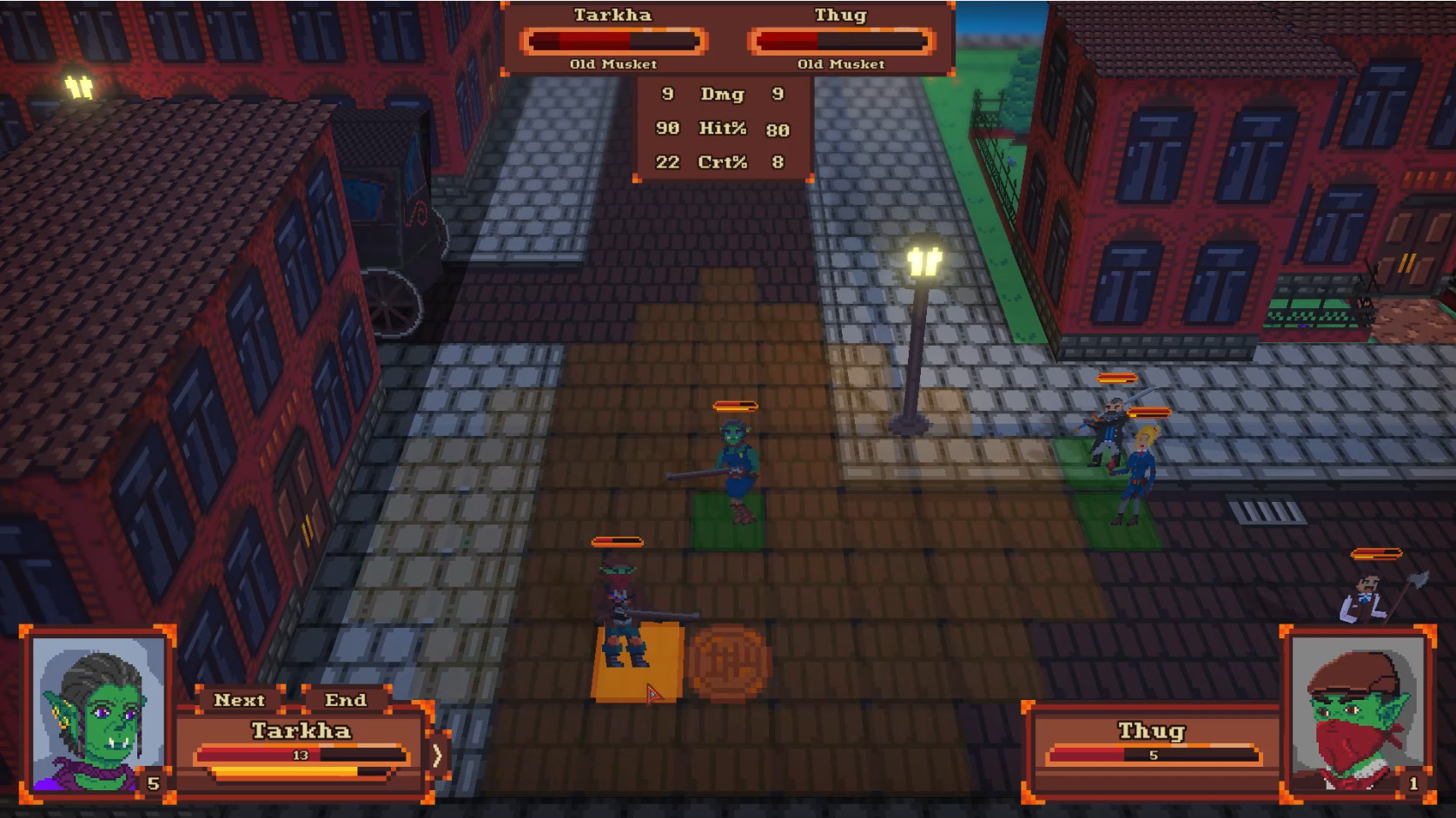Select the Thug header in the combat forecast
Viewport: 1456px width, 818px height.
pos(840,15)
